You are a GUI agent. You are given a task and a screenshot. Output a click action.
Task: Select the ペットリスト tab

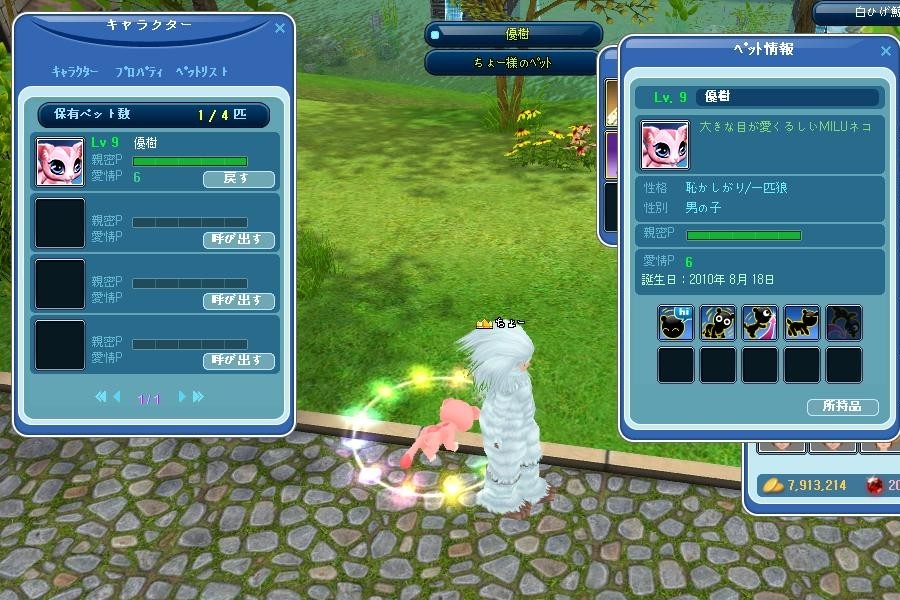(202, 72)
